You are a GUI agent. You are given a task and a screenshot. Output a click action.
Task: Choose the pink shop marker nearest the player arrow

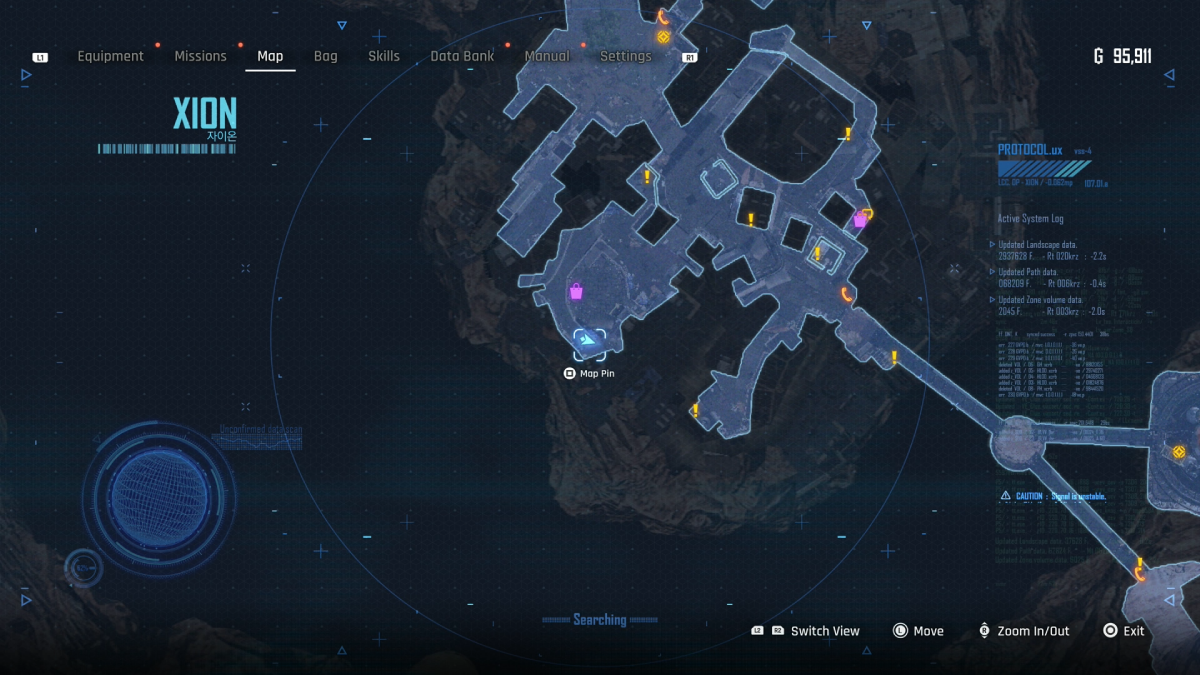pyautogui.click(x=576, y=291)
